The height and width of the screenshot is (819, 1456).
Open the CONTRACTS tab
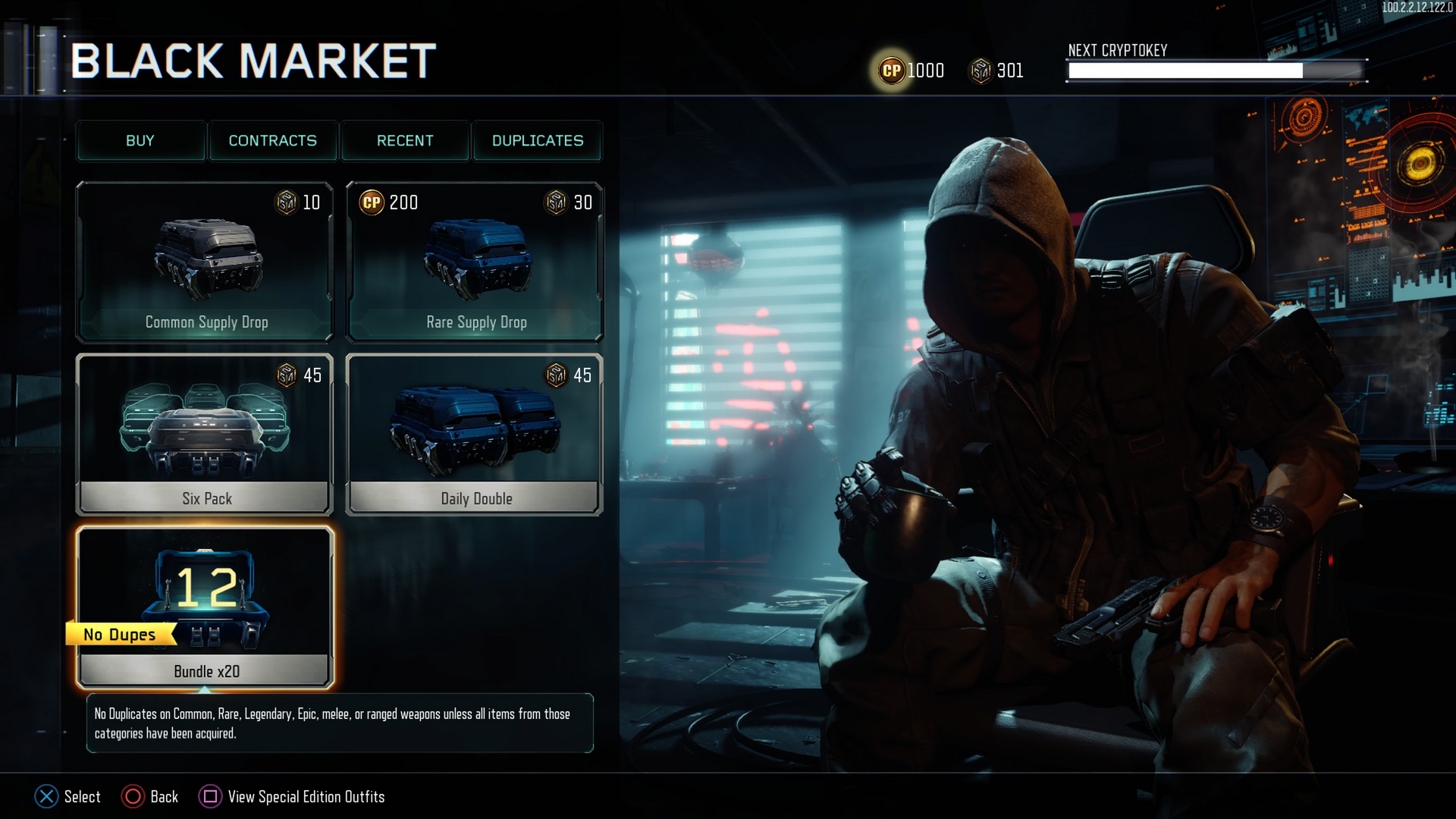click(x=273, y=140)
